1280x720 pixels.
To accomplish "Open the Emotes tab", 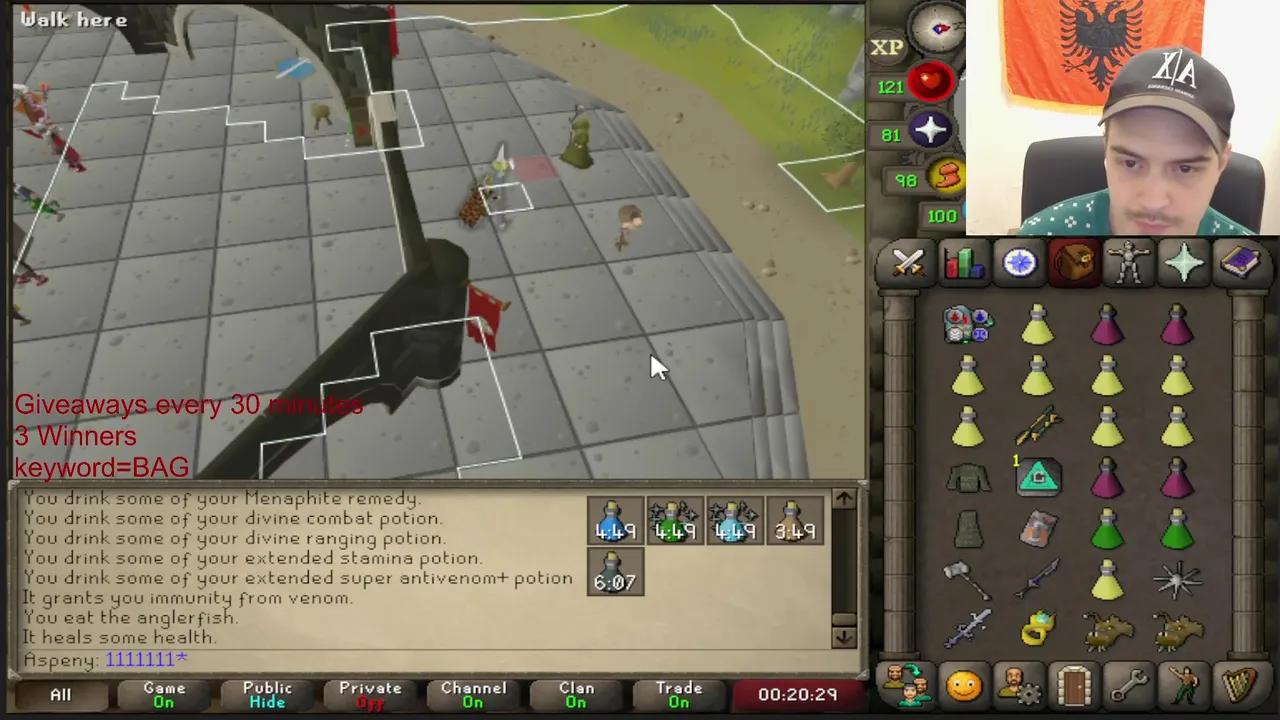I will tap(1185, 685).
